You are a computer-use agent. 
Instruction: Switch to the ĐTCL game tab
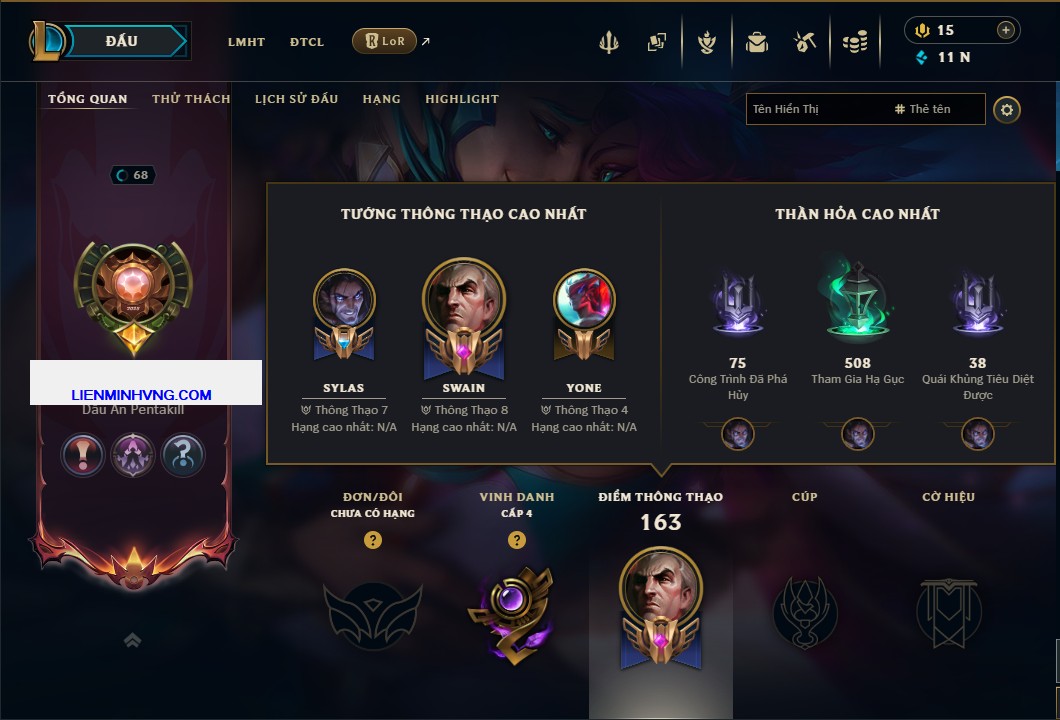pos(307,42)
